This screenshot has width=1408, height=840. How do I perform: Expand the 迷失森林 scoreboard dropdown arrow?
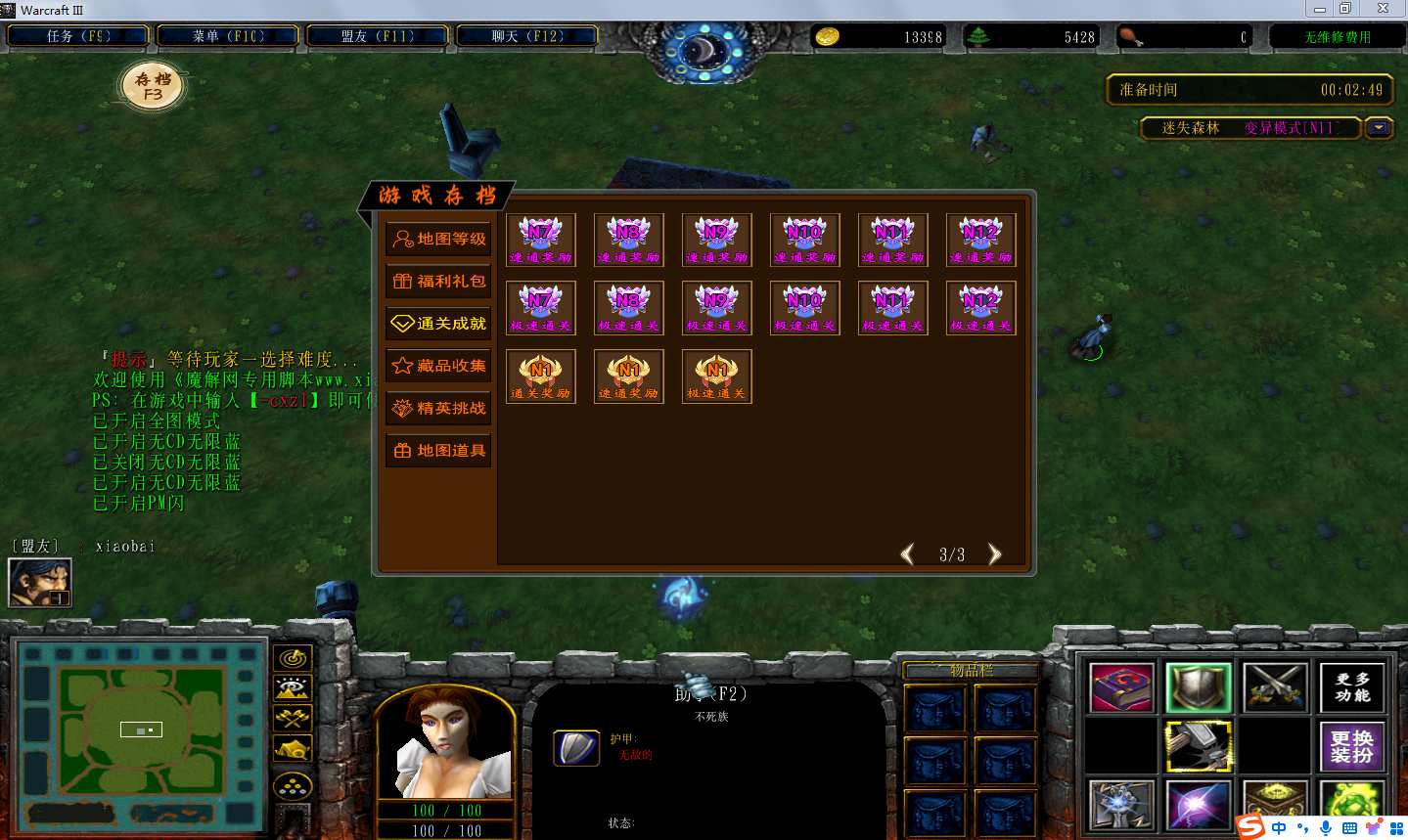1379,128
